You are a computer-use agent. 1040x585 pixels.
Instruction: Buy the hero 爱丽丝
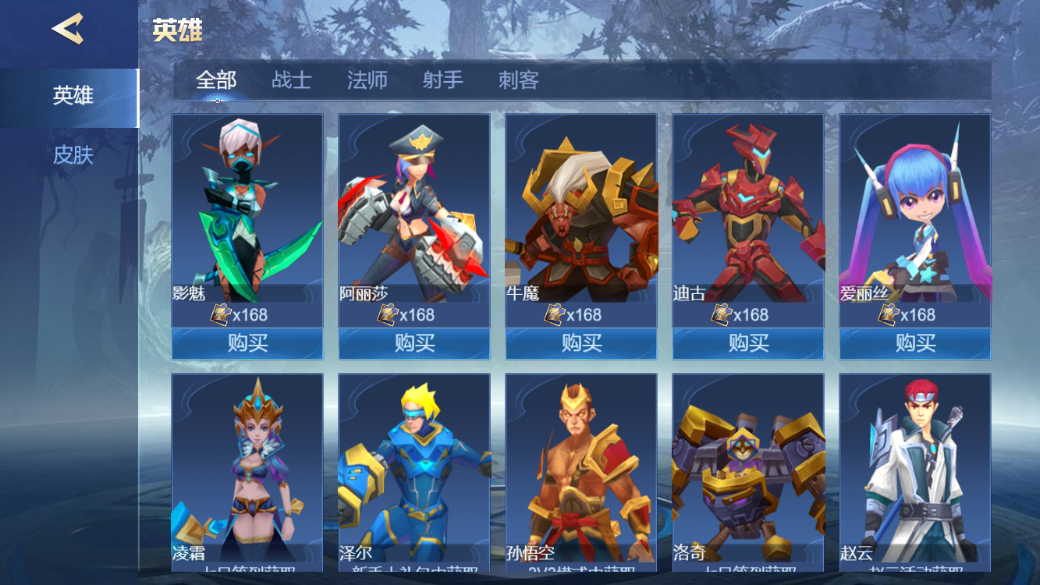(915, 343)
